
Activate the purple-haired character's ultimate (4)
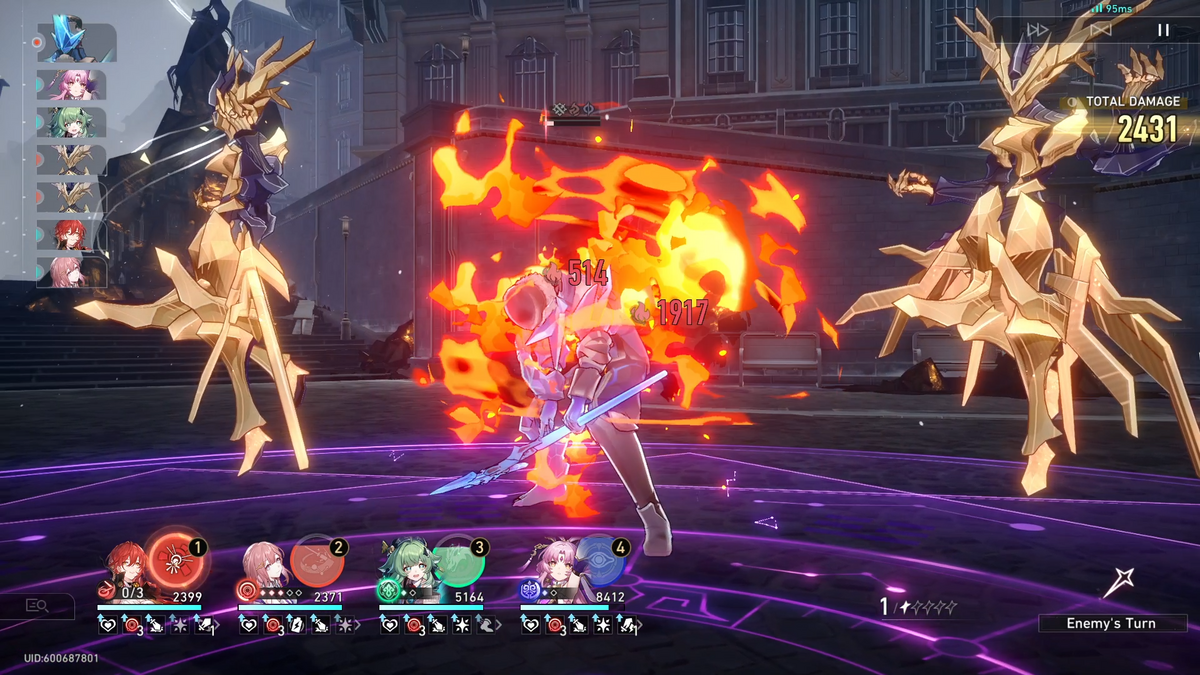tap(600, 561)
